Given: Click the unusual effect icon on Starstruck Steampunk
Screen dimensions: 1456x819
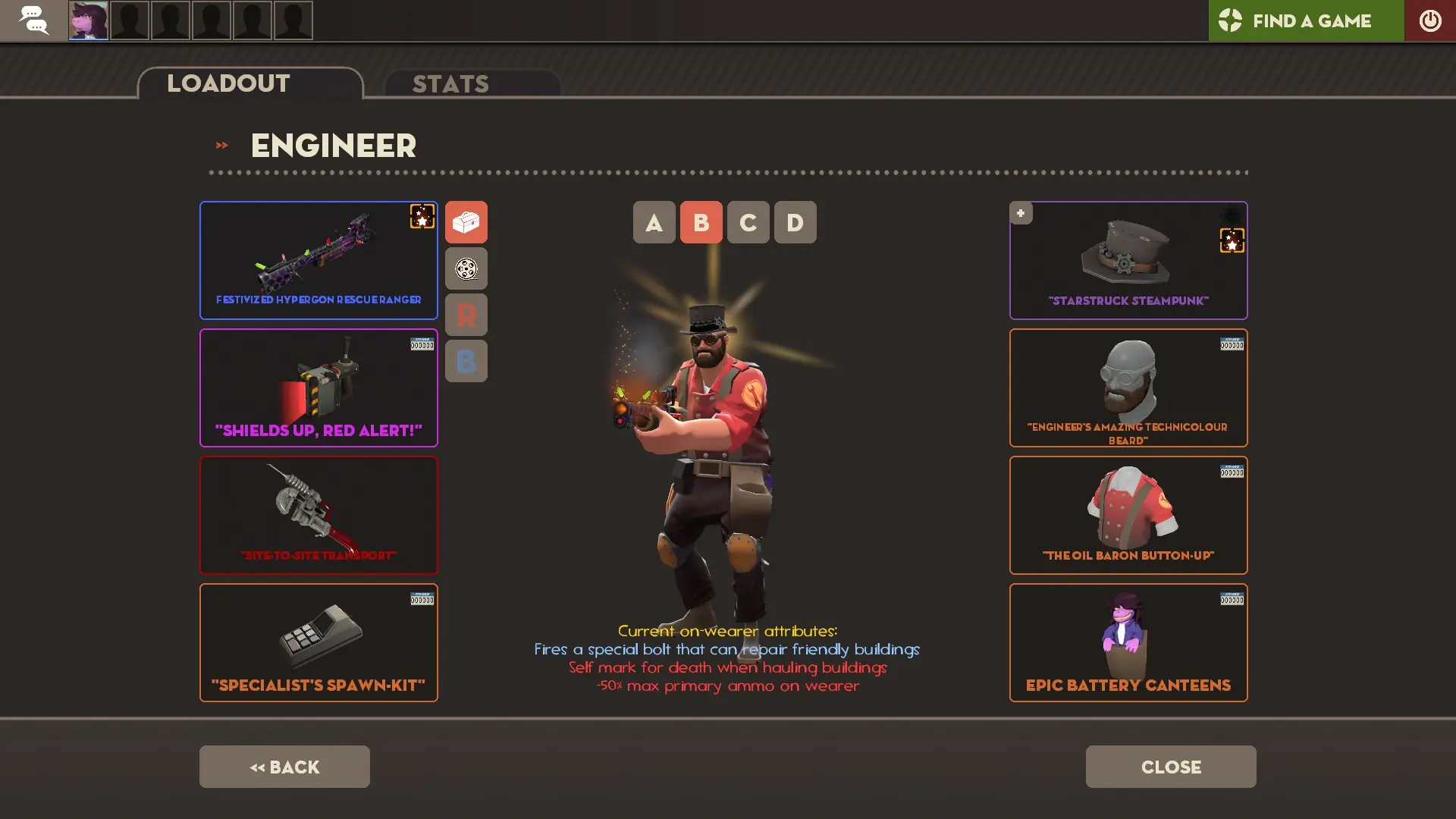Looking at the screenshot, I should pyautogui.click(x=1232, y=242).
